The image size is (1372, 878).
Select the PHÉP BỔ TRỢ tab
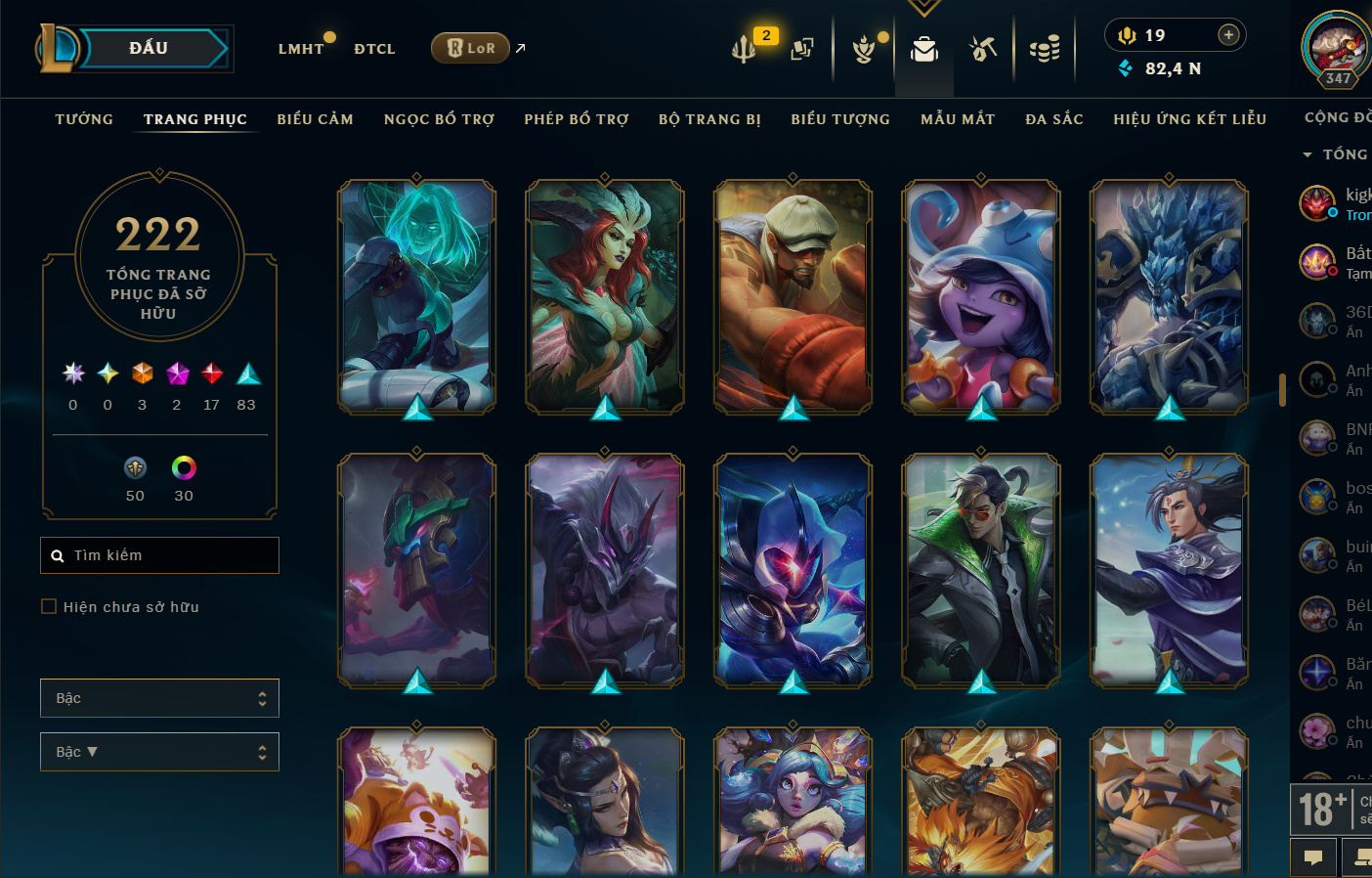click(577, 119)
